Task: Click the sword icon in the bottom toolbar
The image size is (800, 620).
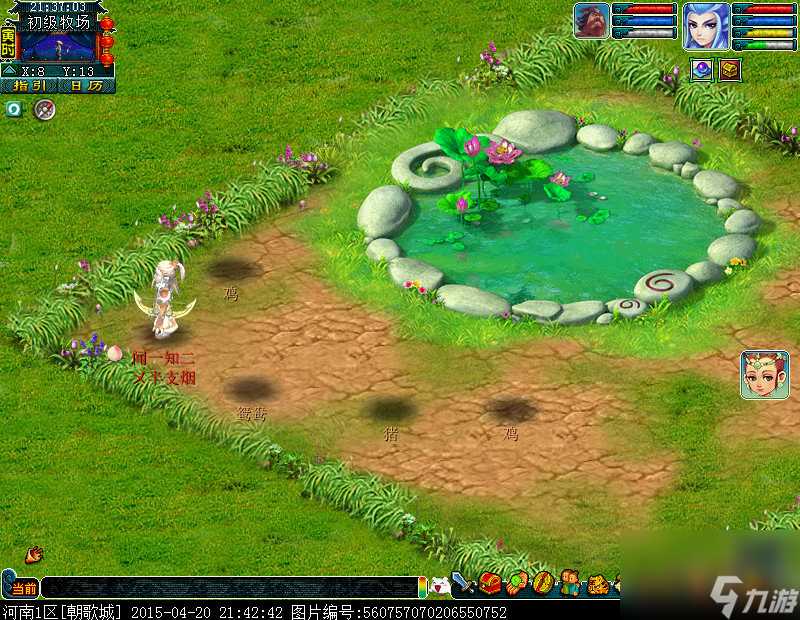Action: (464, 583)
